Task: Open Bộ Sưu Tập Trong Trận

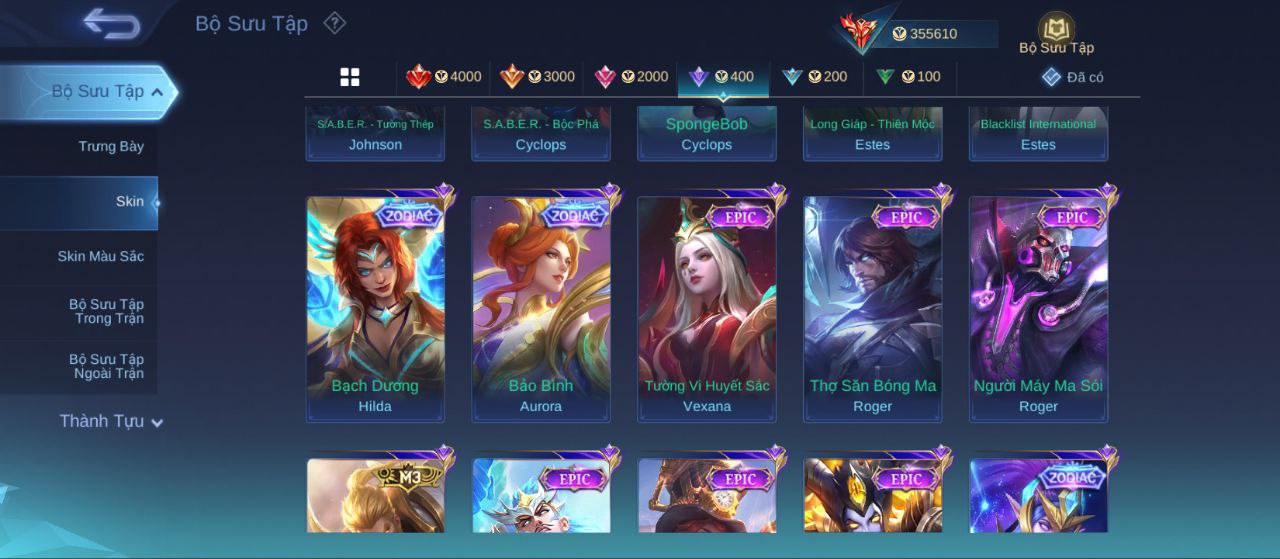Action: click(x=106, y=312)
